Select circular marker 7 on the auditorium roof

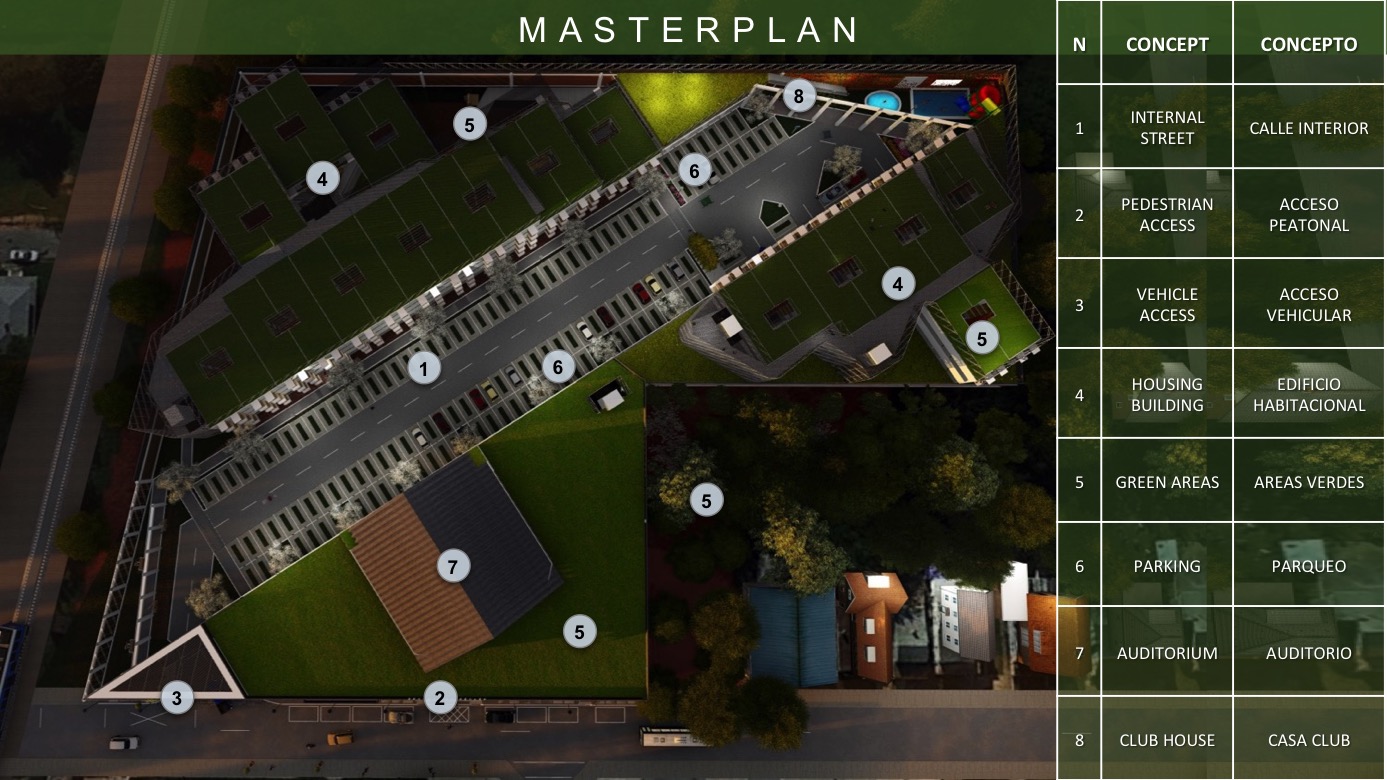453,567
